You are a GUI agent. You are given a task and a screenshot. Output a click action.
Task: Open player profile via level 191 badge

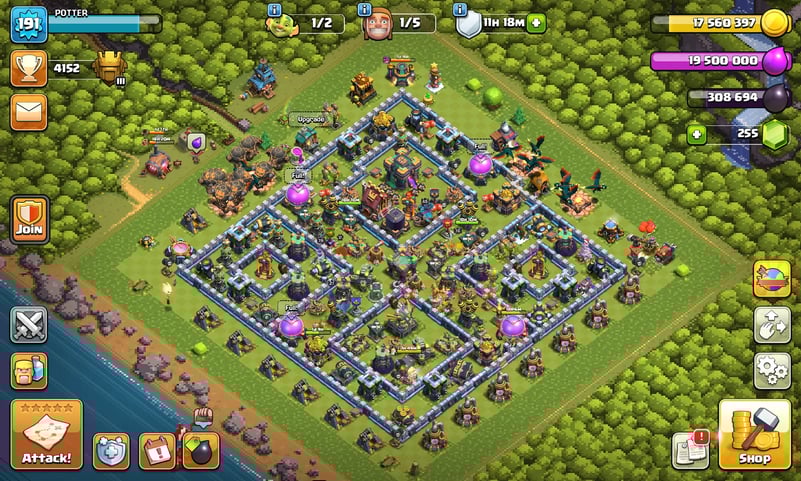pos(29,24)
